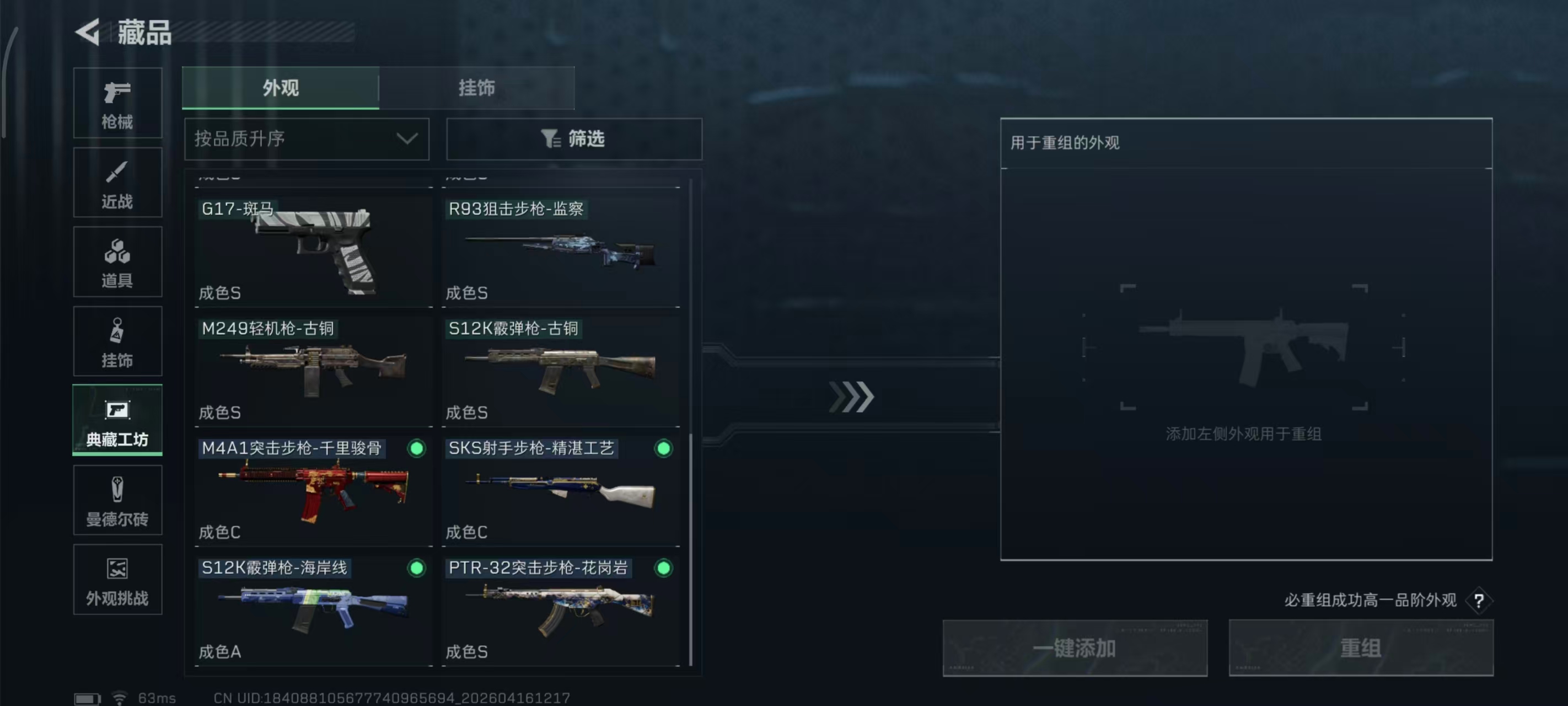Select the 外观 tab
The width and height of the screenshot is (1568, 706).
pyautogui.click(x=281, y=88)
